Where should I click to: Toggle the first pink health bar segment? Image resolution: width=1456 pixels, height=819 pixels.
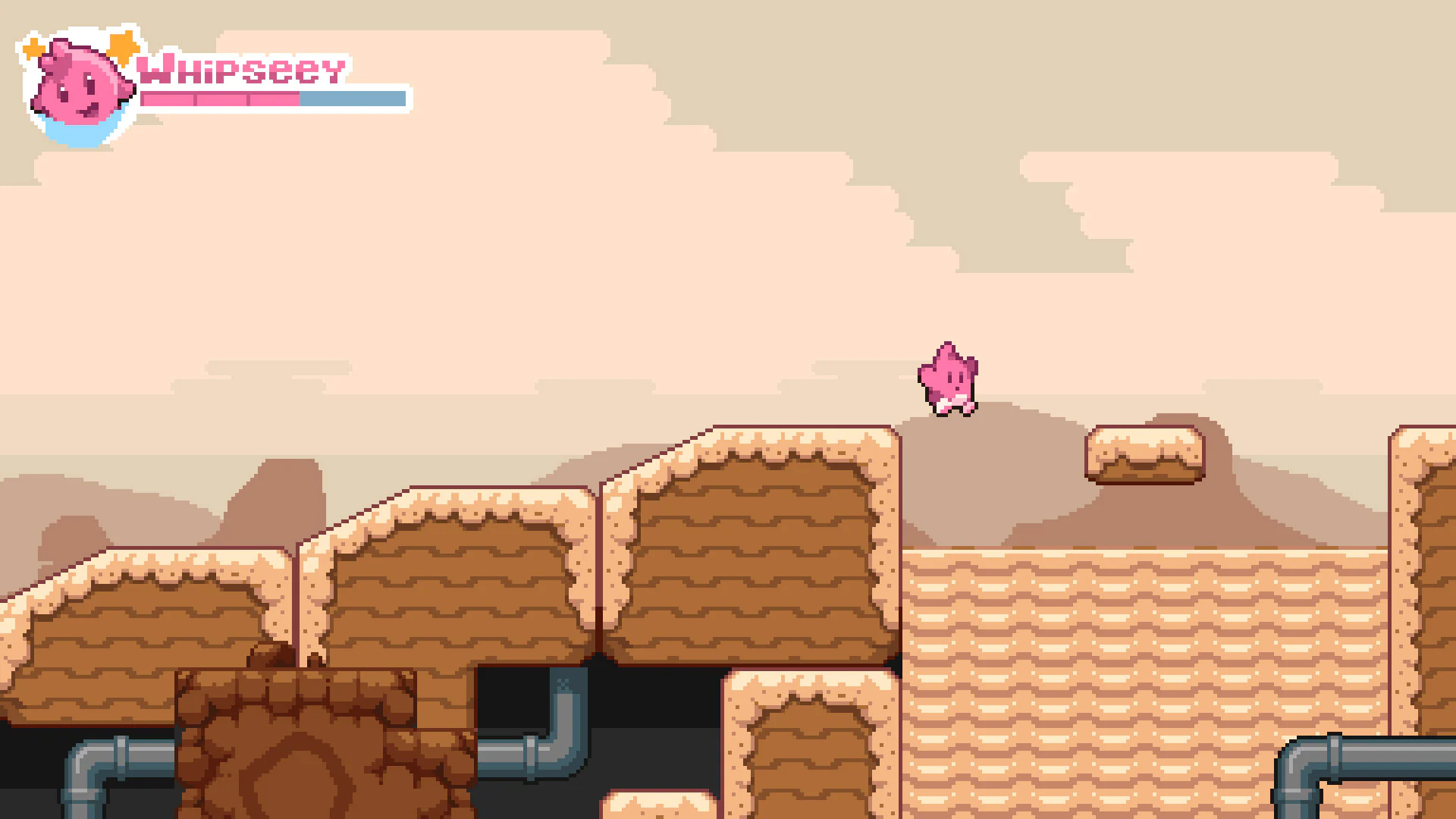(167, 99)
